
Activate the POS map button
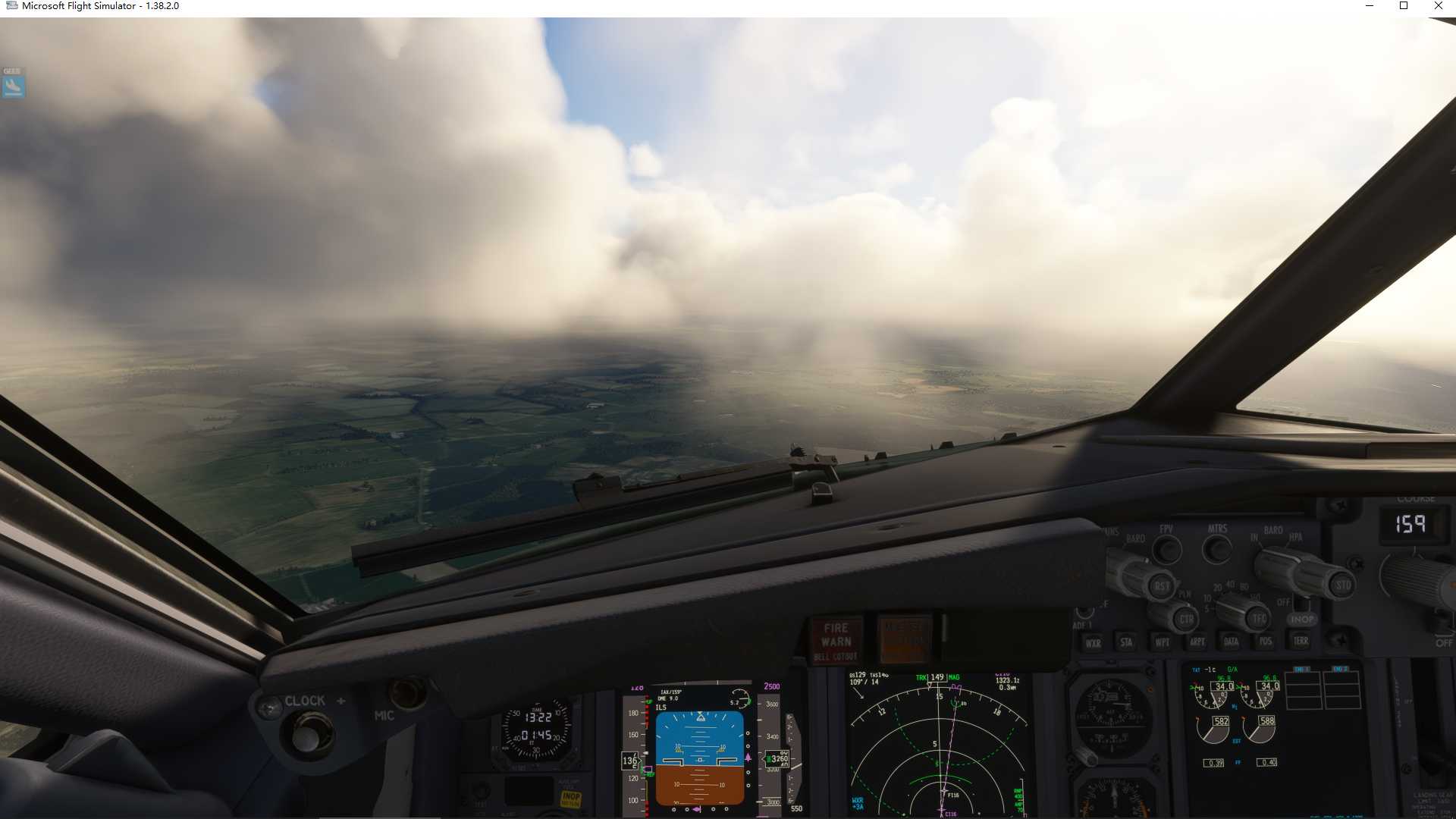click(1265, 642)
